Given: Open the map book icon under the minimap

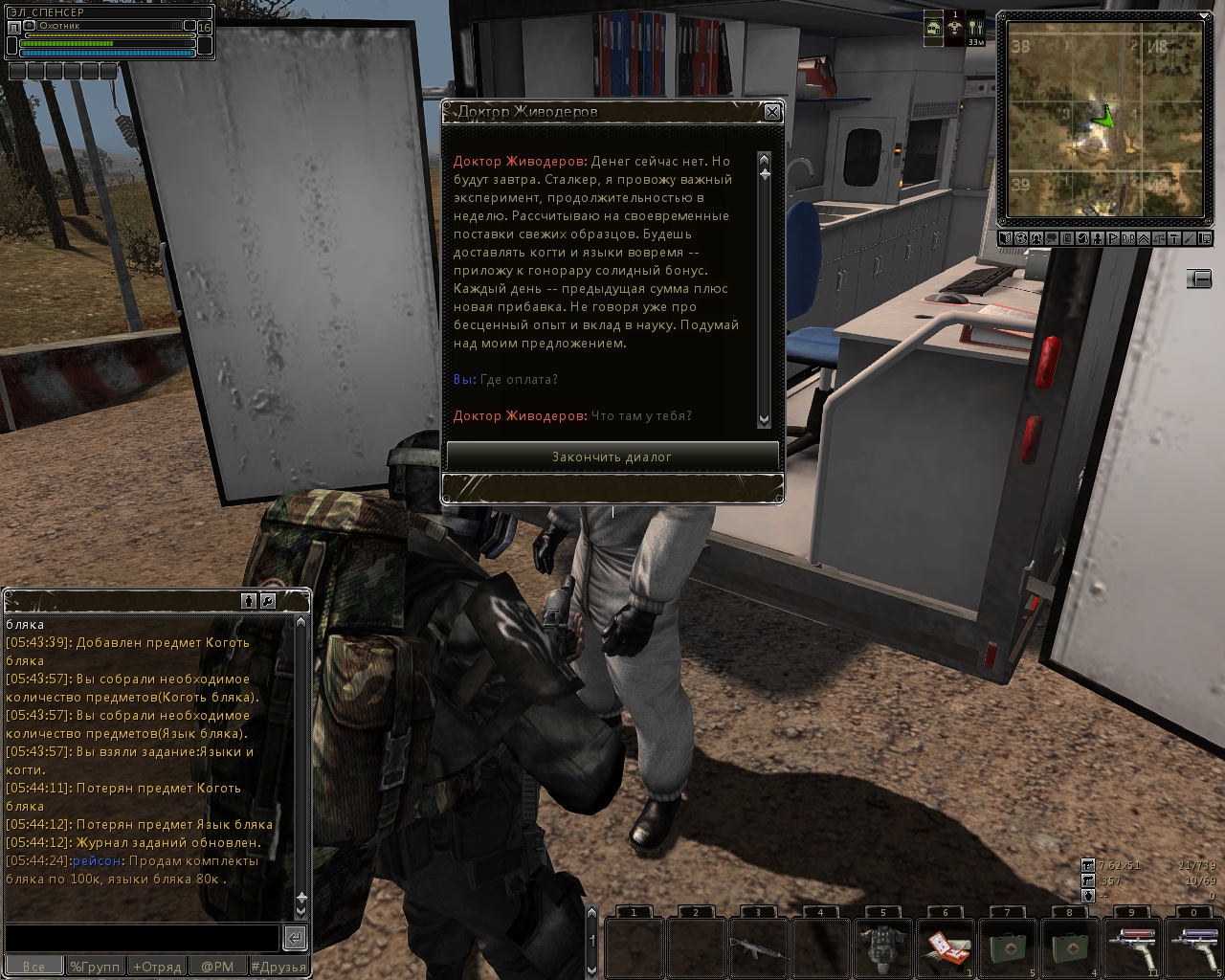Looking at the screenshot, I should point(1006,238).
